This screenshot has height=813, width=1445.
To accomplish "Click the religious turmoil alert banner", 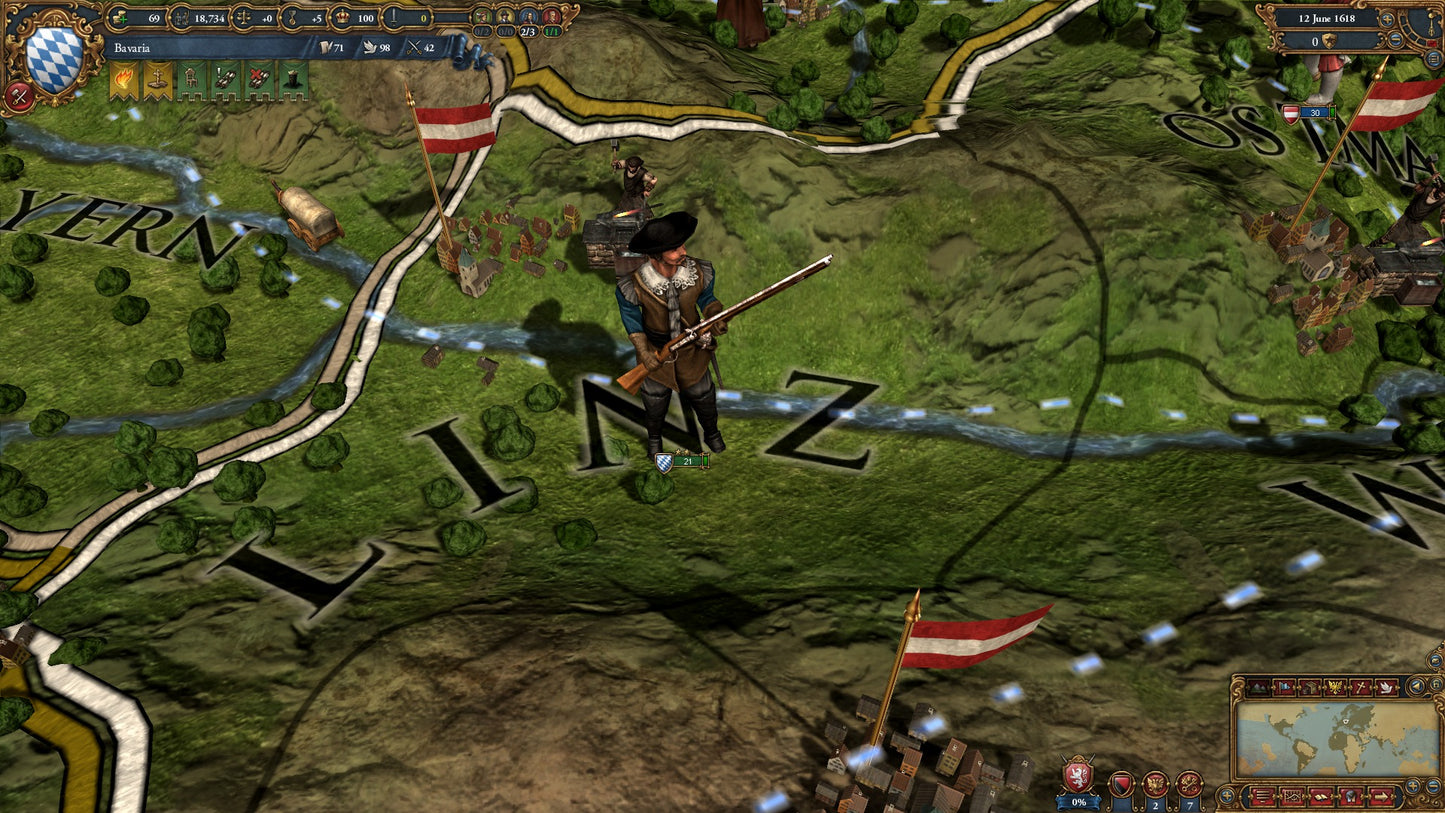I will pyautogui.click(x=156, y=80).
